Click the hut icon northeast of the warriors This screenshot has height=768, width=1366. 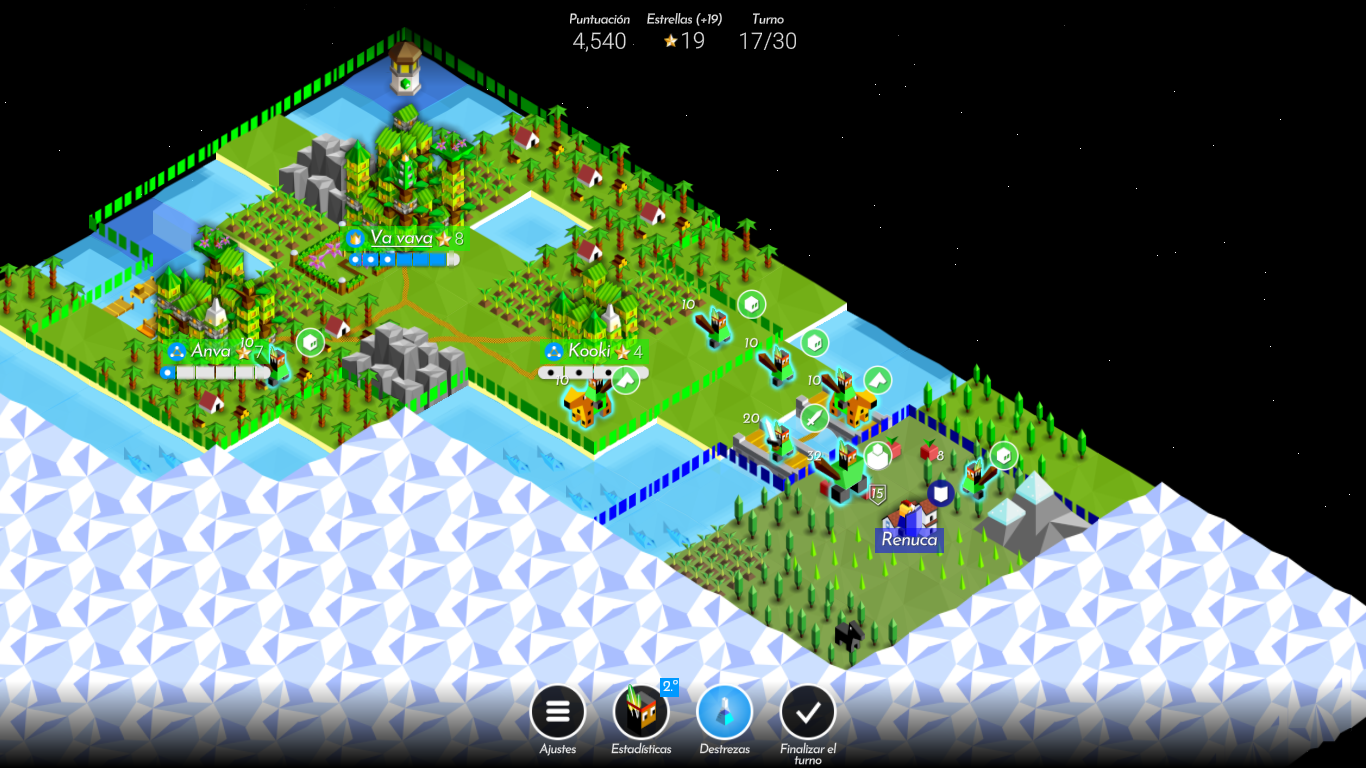click(x=753, y=303)
